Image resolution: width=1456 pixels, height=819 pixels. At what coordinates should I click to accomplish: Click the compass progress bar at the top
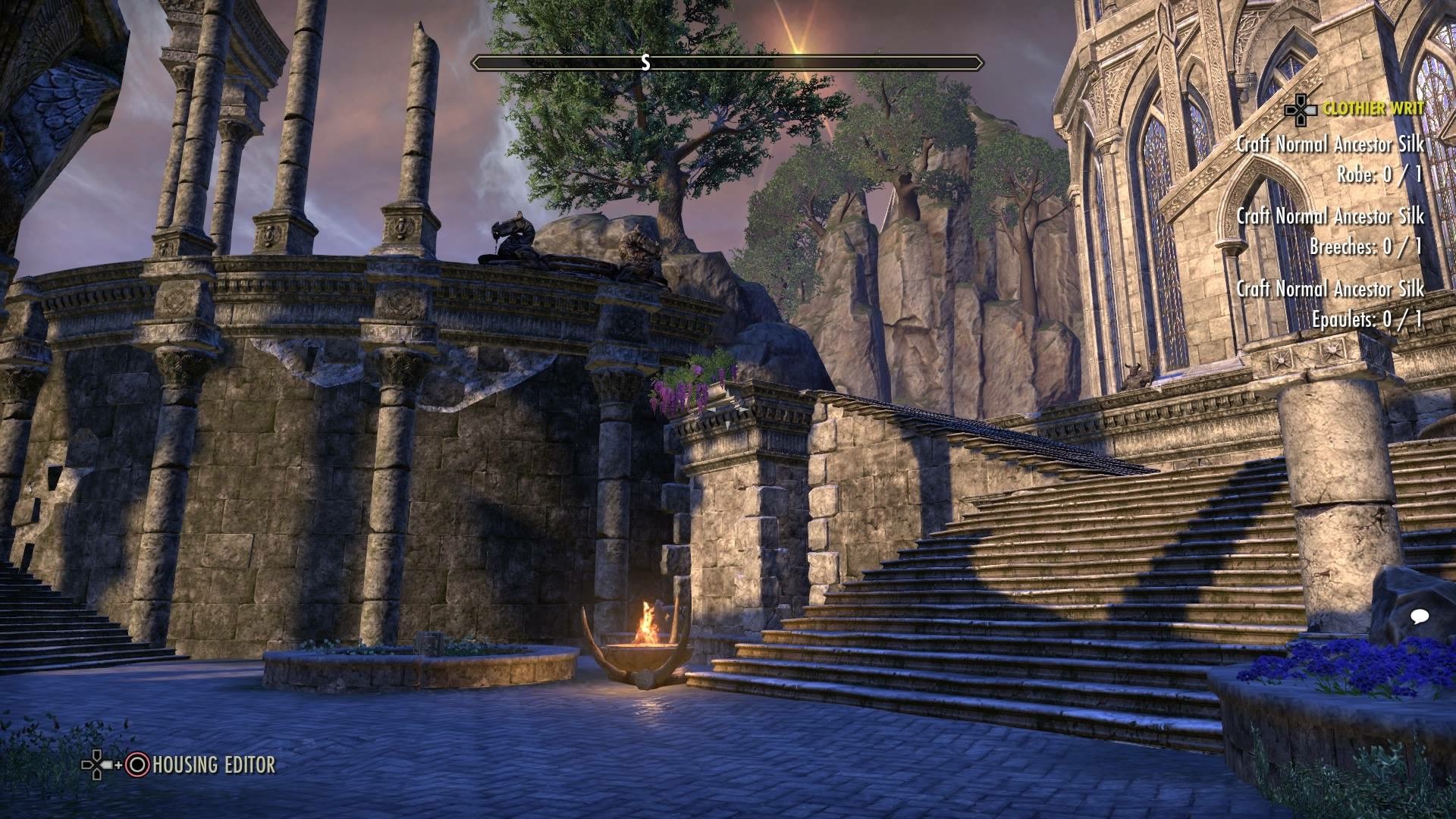coord(724,64)
